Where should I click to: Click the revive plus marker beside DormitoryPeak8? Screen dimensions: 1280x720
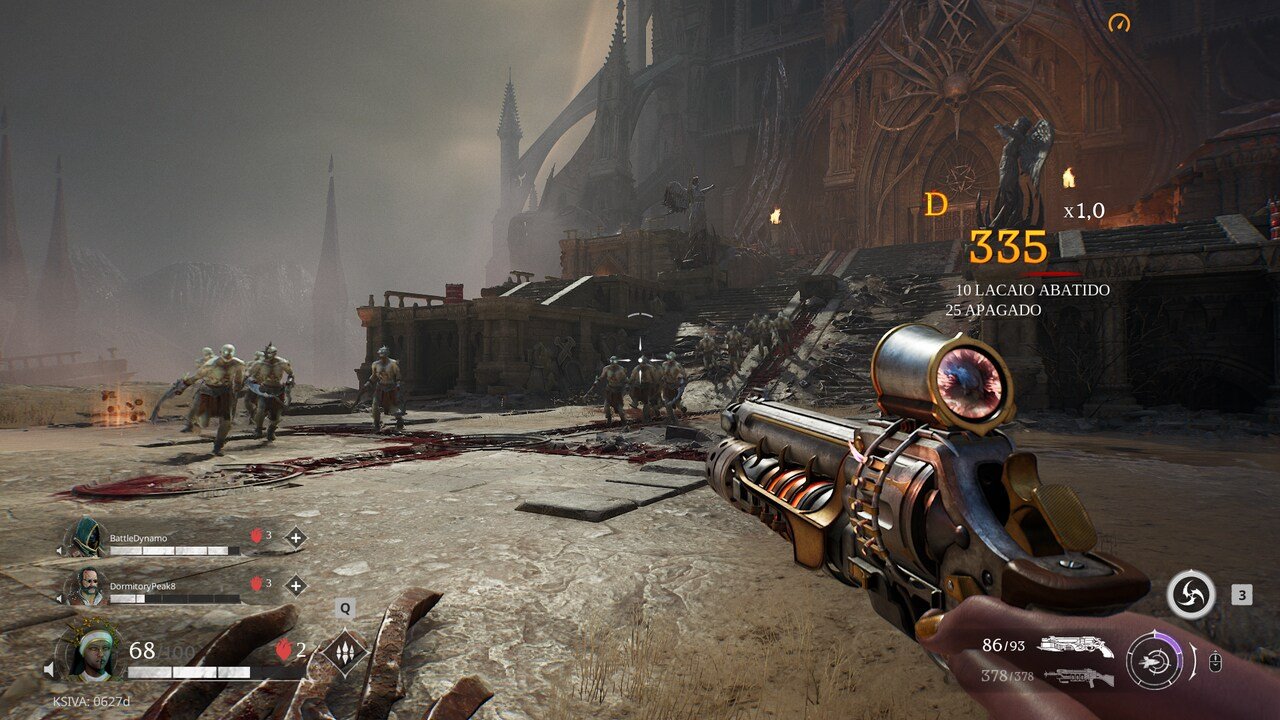296,585
